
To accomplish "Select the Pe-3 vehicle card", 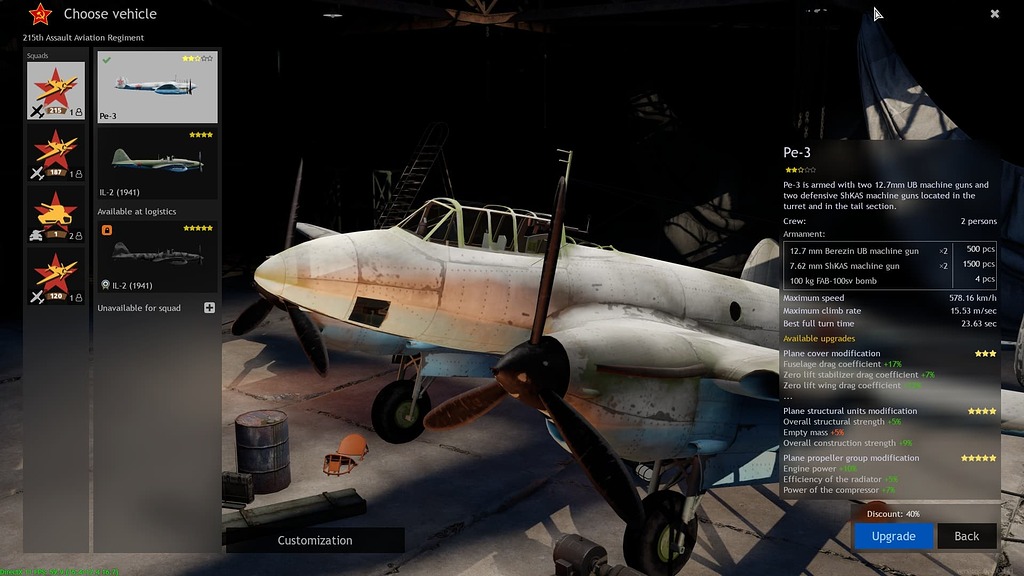I will [x=157, y=87].
